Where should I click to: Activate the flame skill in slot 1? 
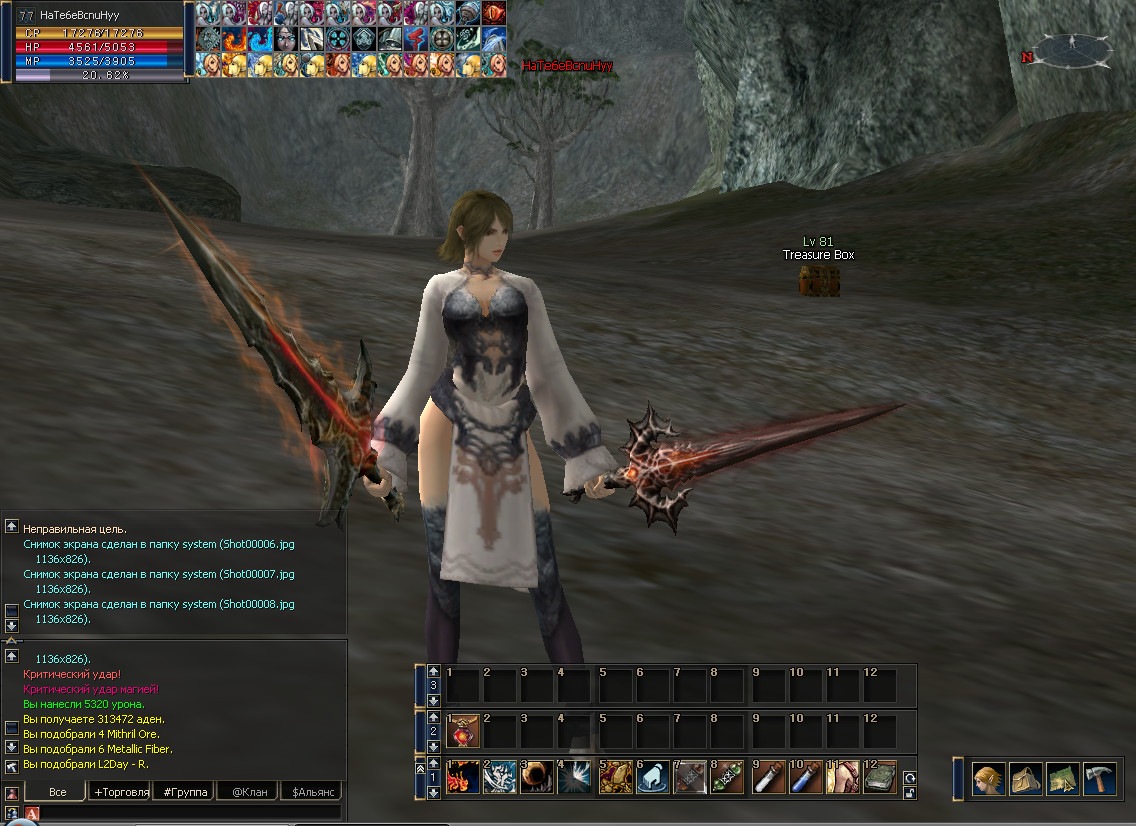pos(463,778)
